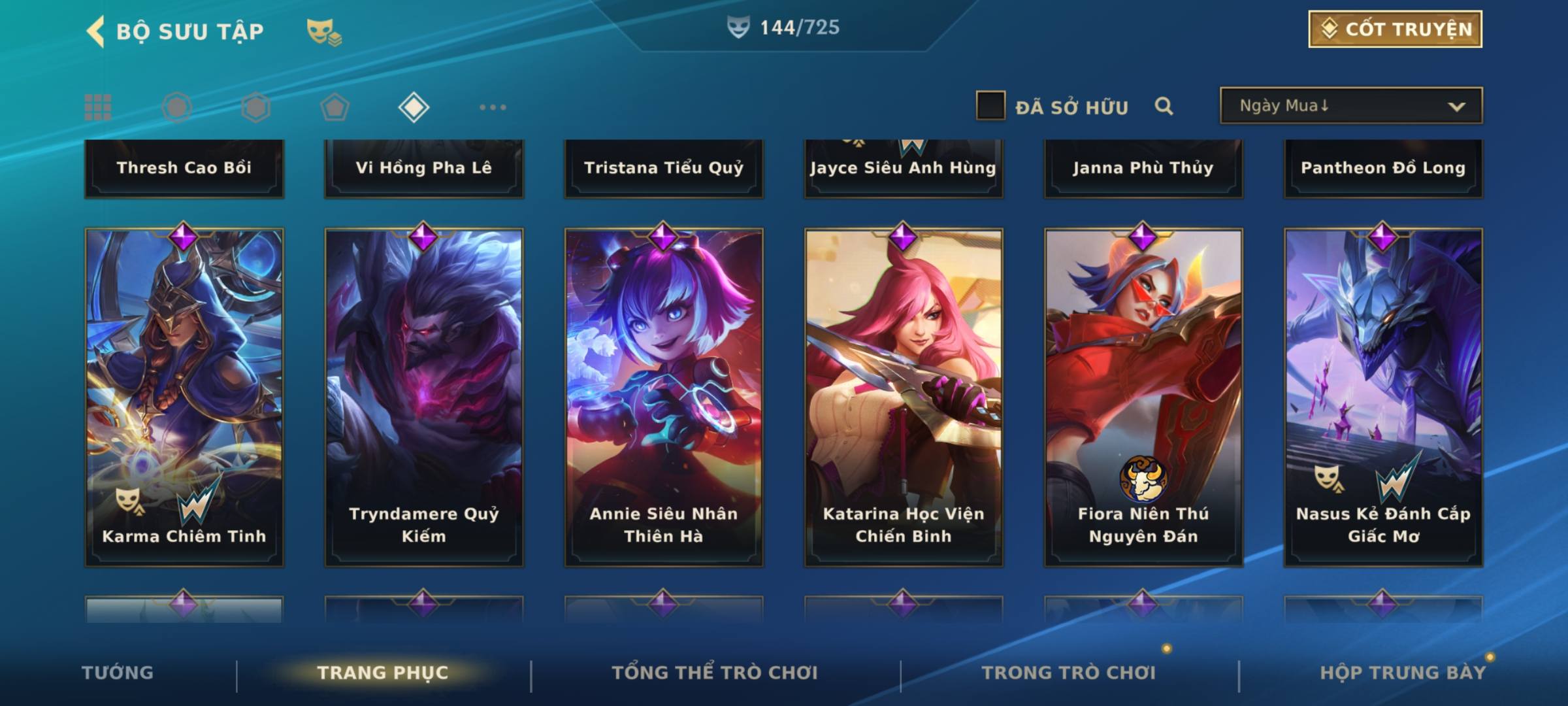Open the skin search magnifier

click(x=1164, y=106)
